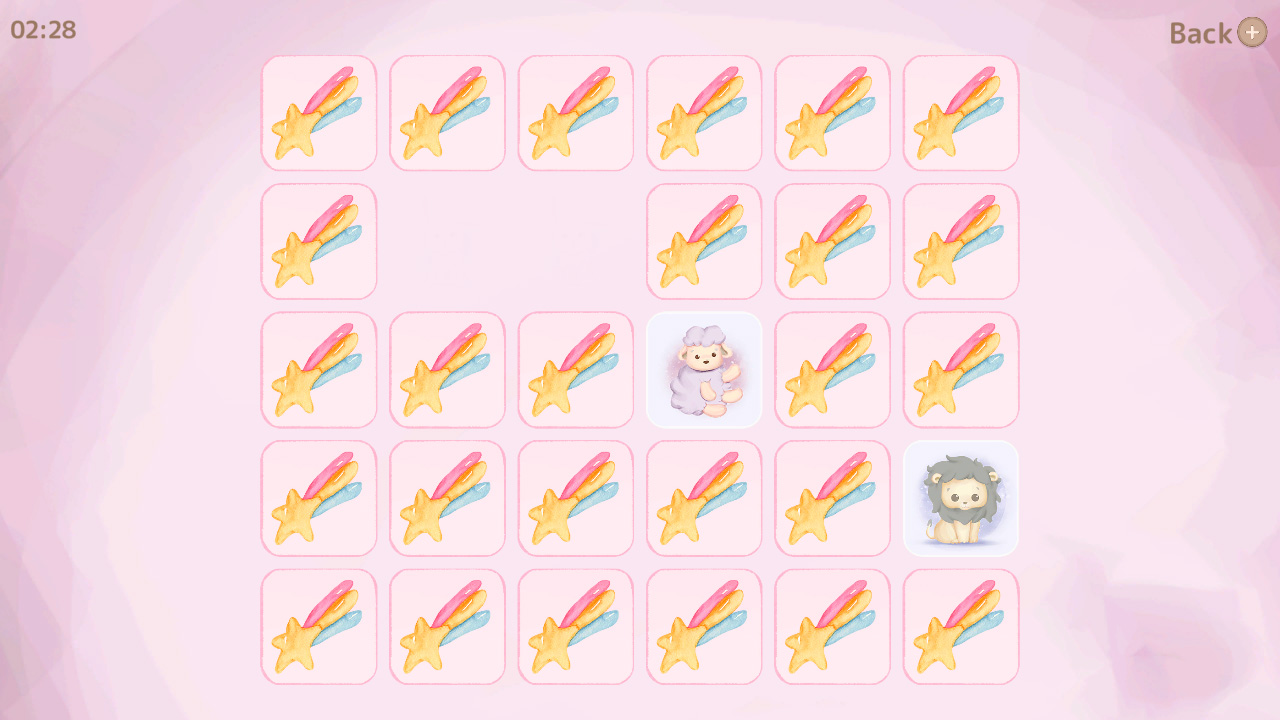Select the revealed lion card

[x=960, y=498]
